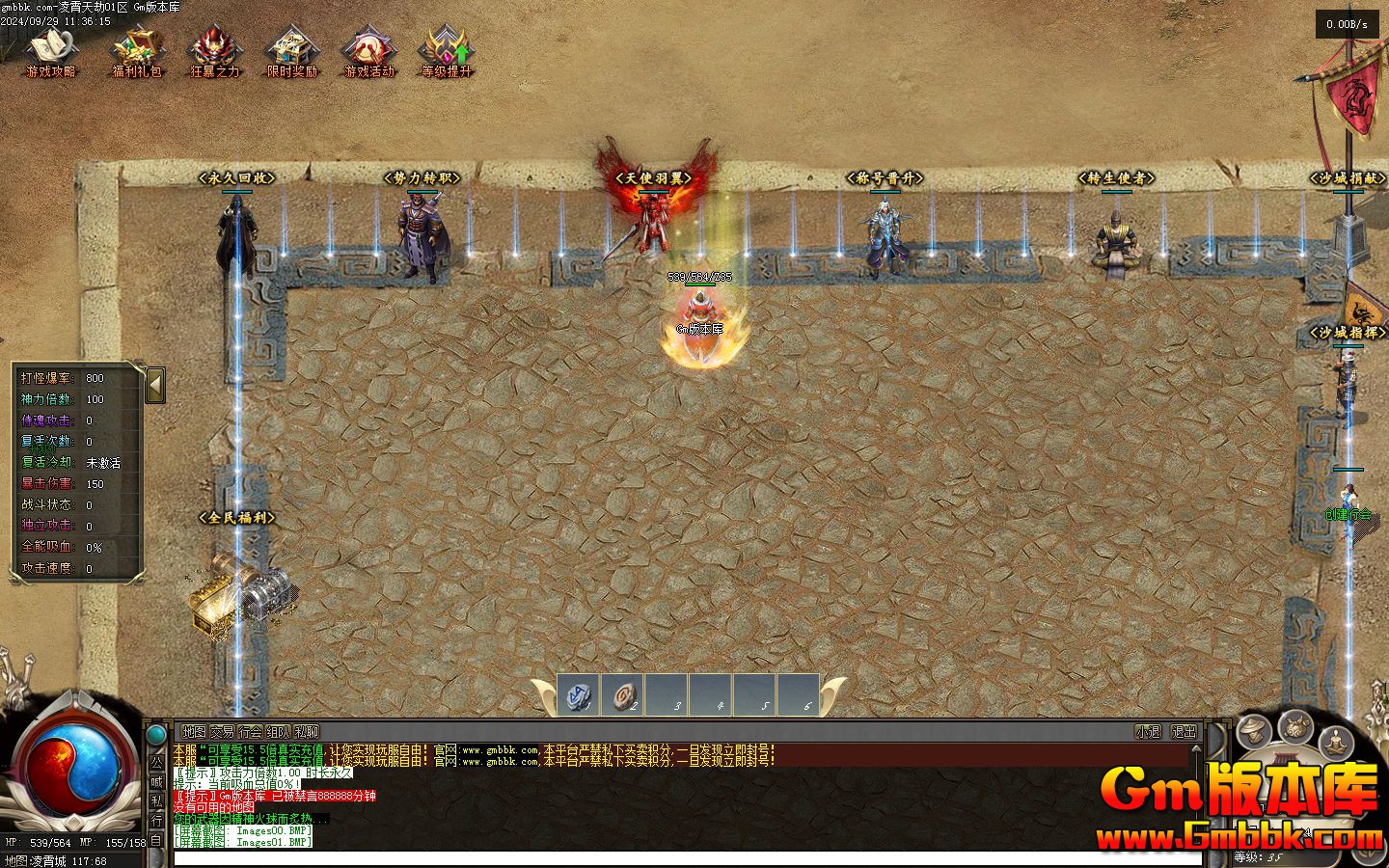Collapse the stats panel with the arrow button
This screenshot has width=1389, height=868.
[x=155, y=386]
